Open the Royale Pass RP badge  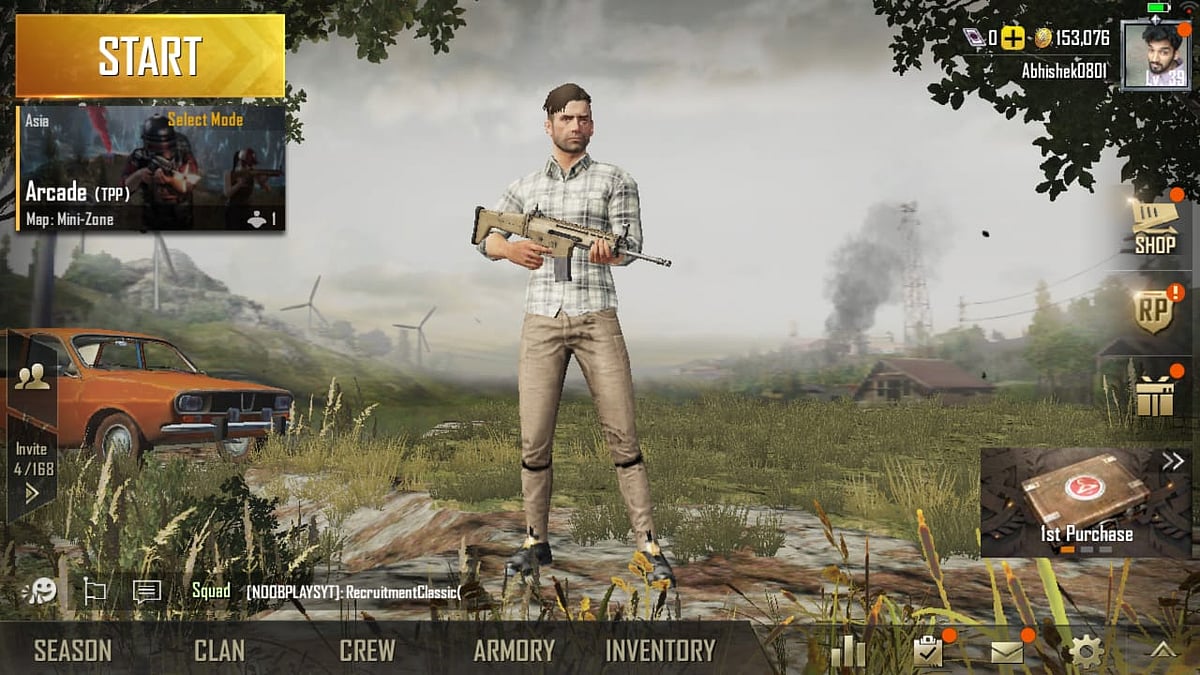pyautogui.click(x=1154, y=312)
